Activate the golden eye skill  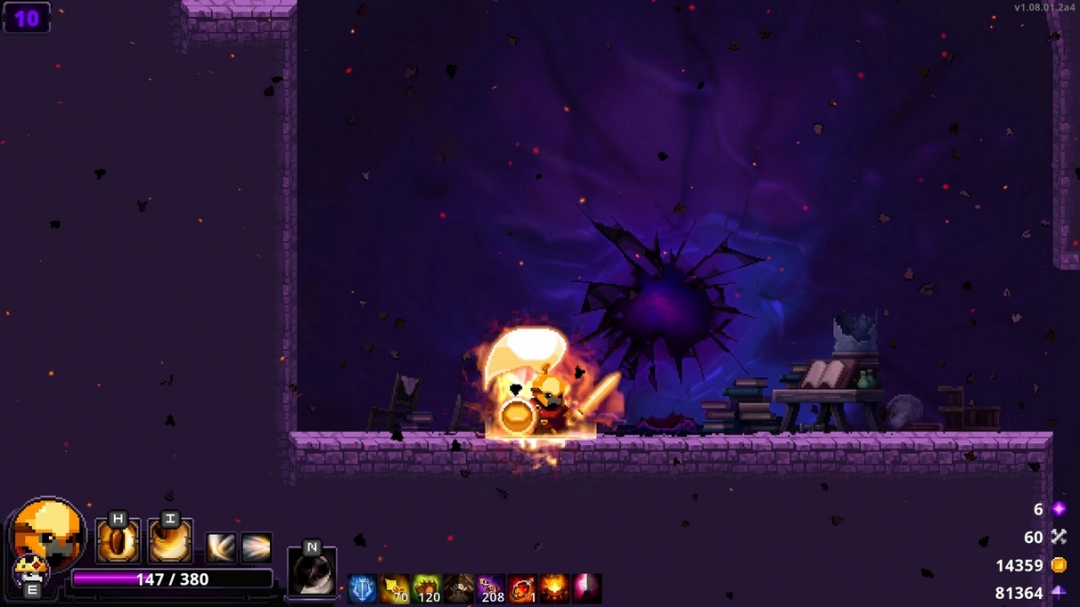tap(117, 541)
